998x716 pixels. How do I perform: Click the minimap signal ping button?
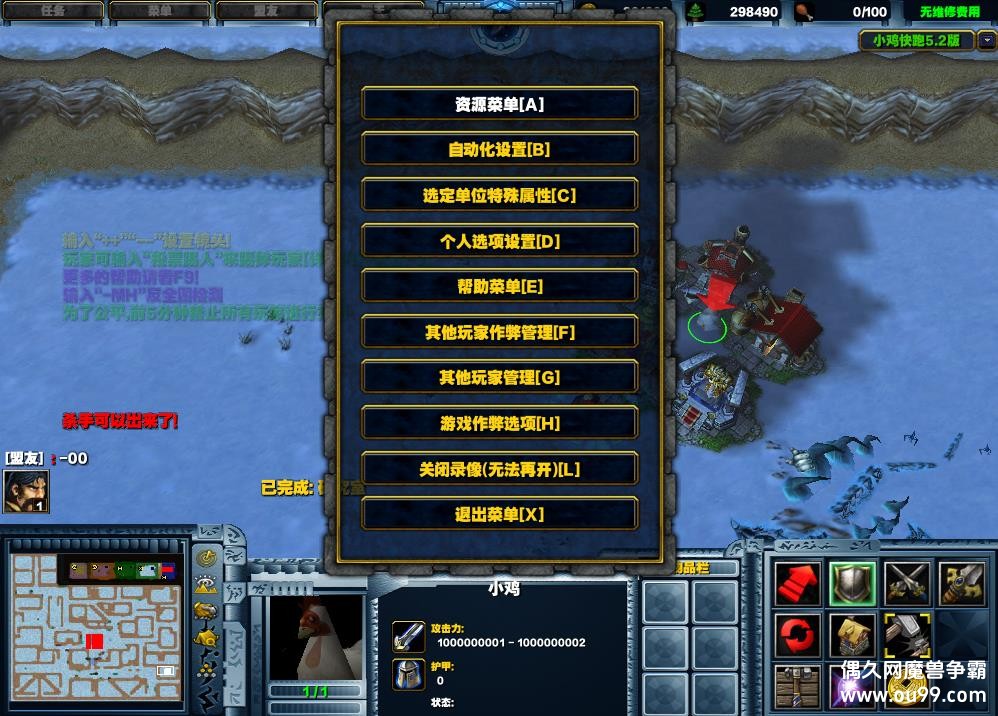tap(207, 559)
